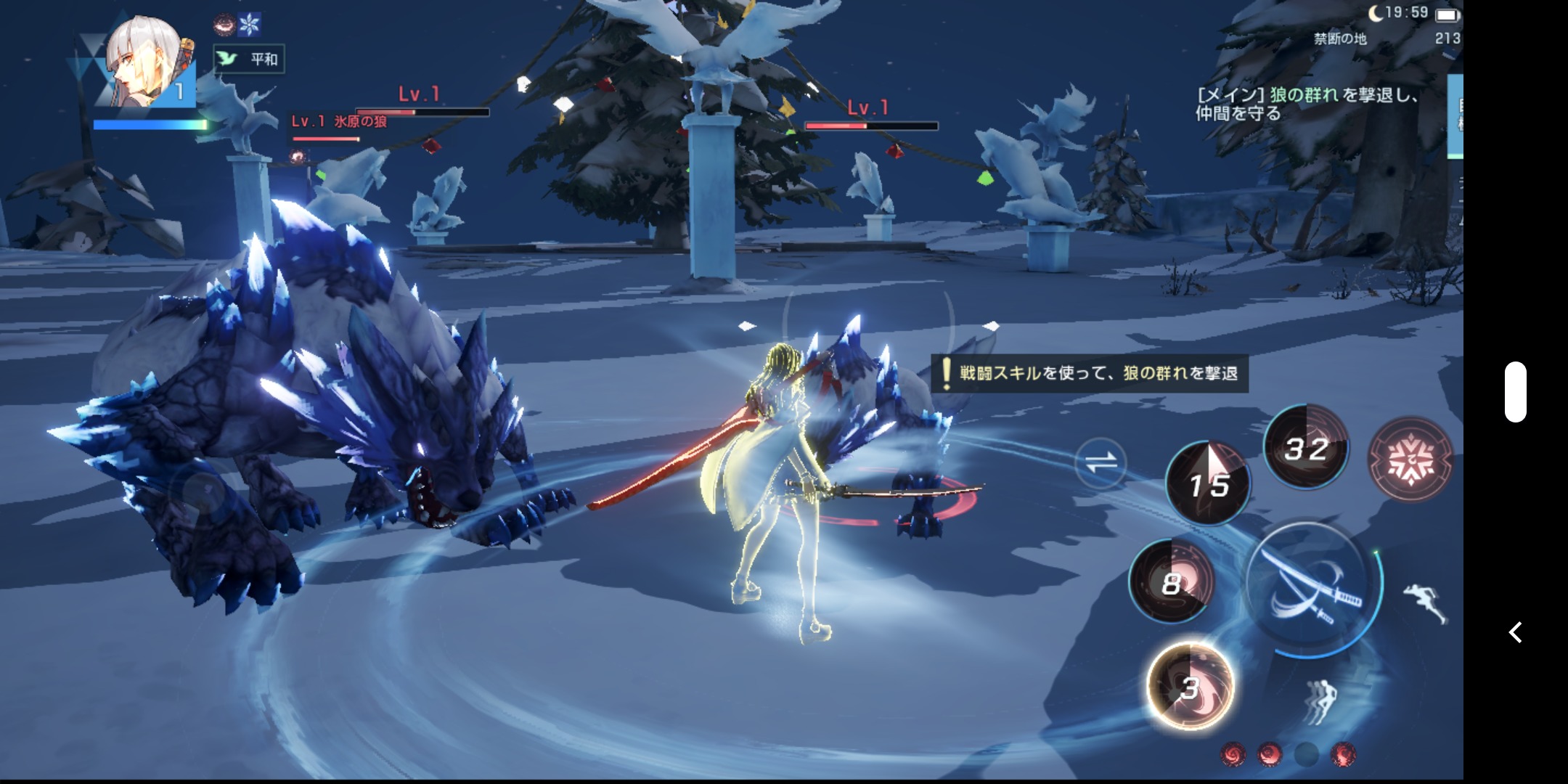
Task: Cast the red snowflake ultimate skill
Action: click(1409, 459)
